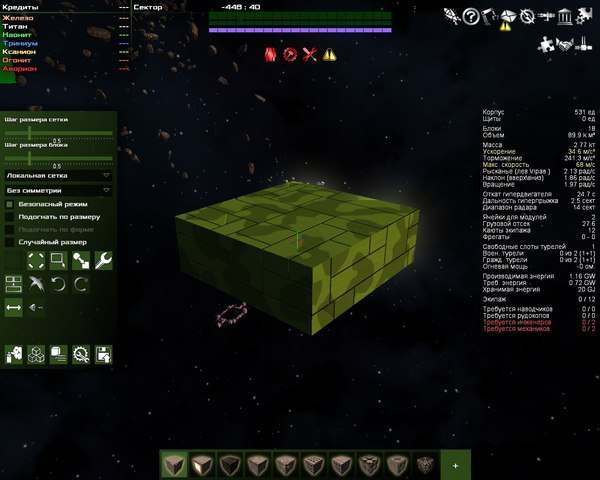The width and height of the screenshot is (600, 480).
Task: Toggle the "Безопасный режим" checkbox
Action: click(10, 203)
